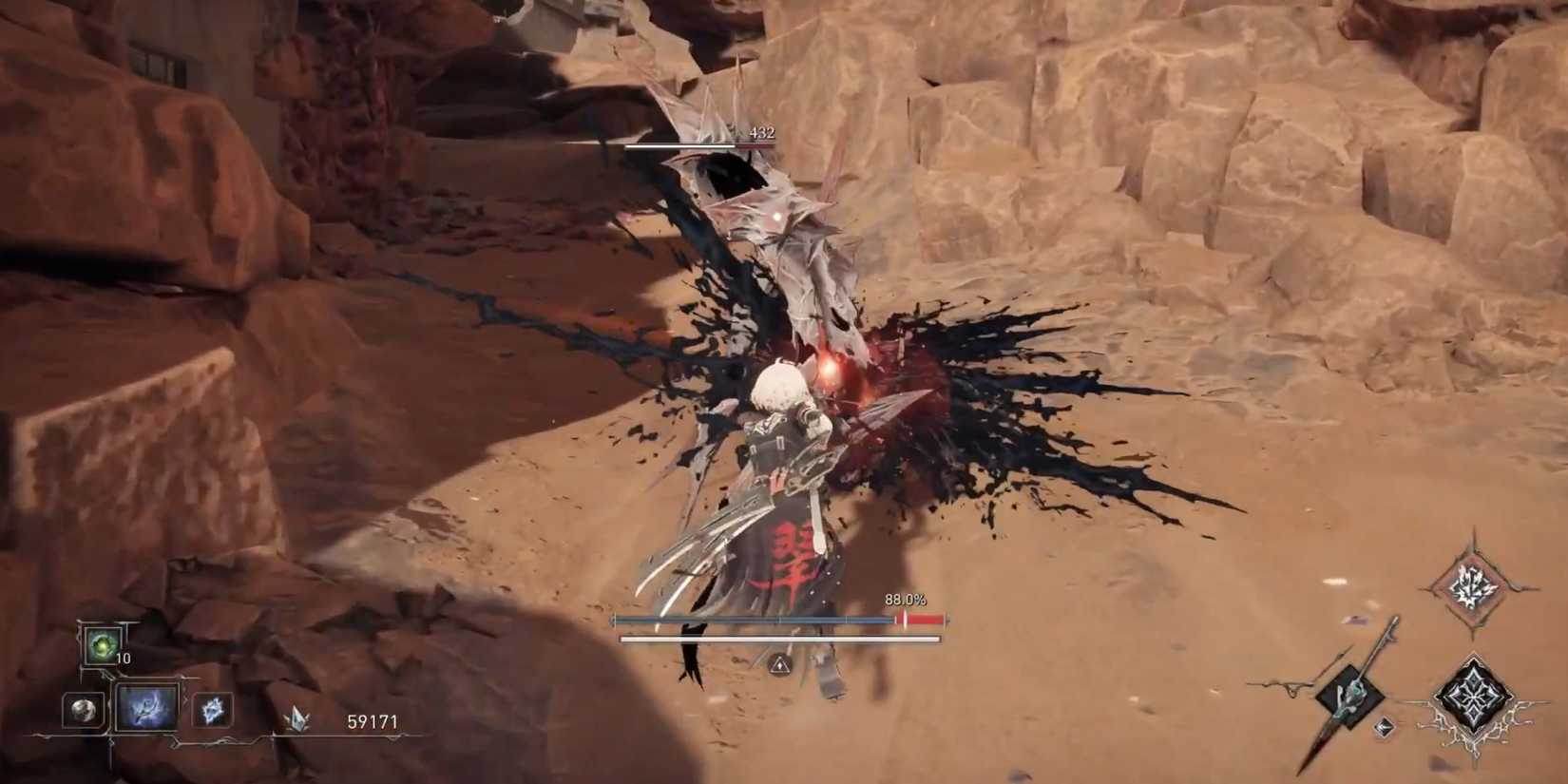
Task: Select the red diamond skill emblem icon
Action: tap(1470, 585)
